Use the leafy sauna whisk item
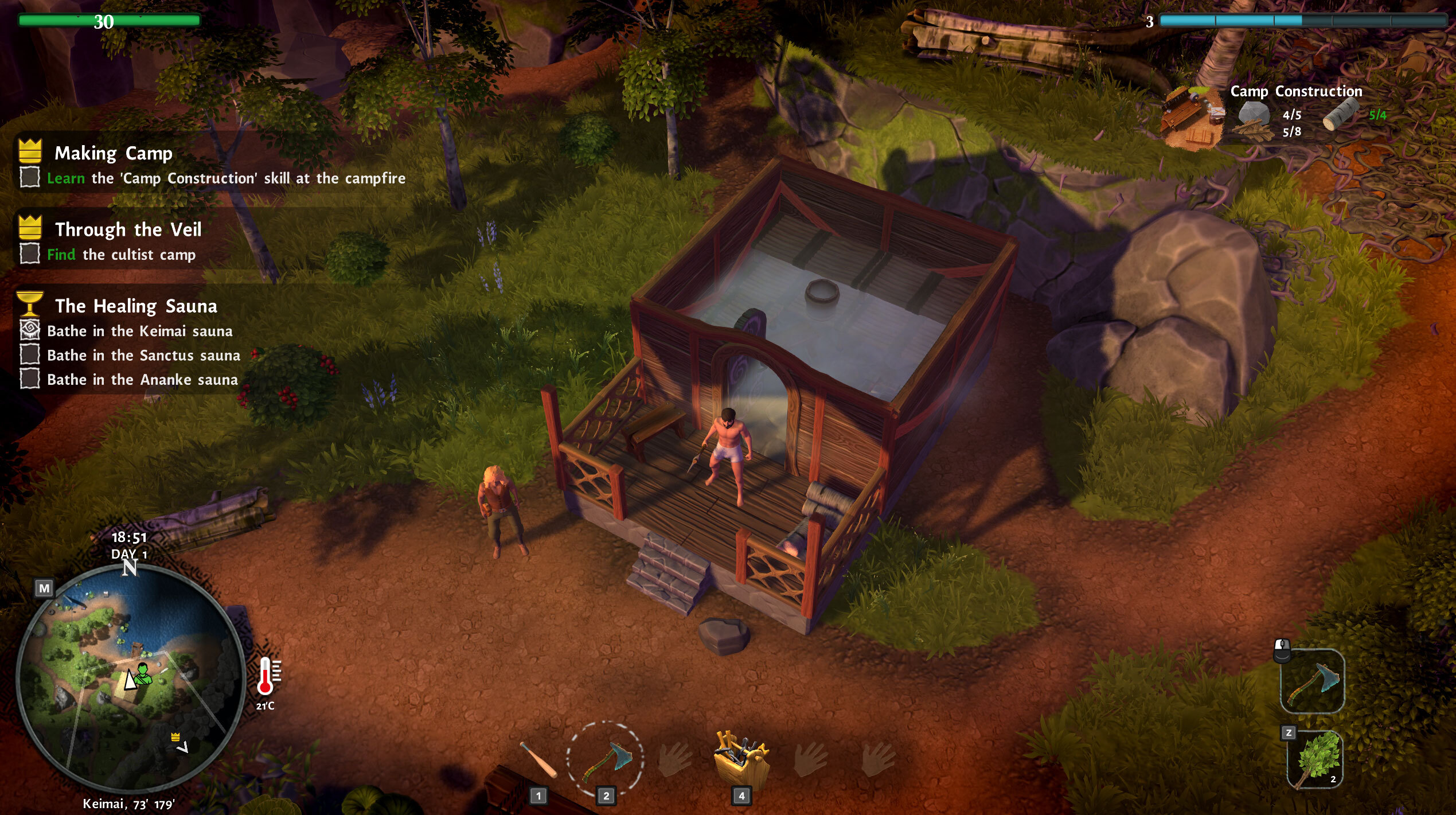This screenshot has height=815, width=1456. [1314, 759]
